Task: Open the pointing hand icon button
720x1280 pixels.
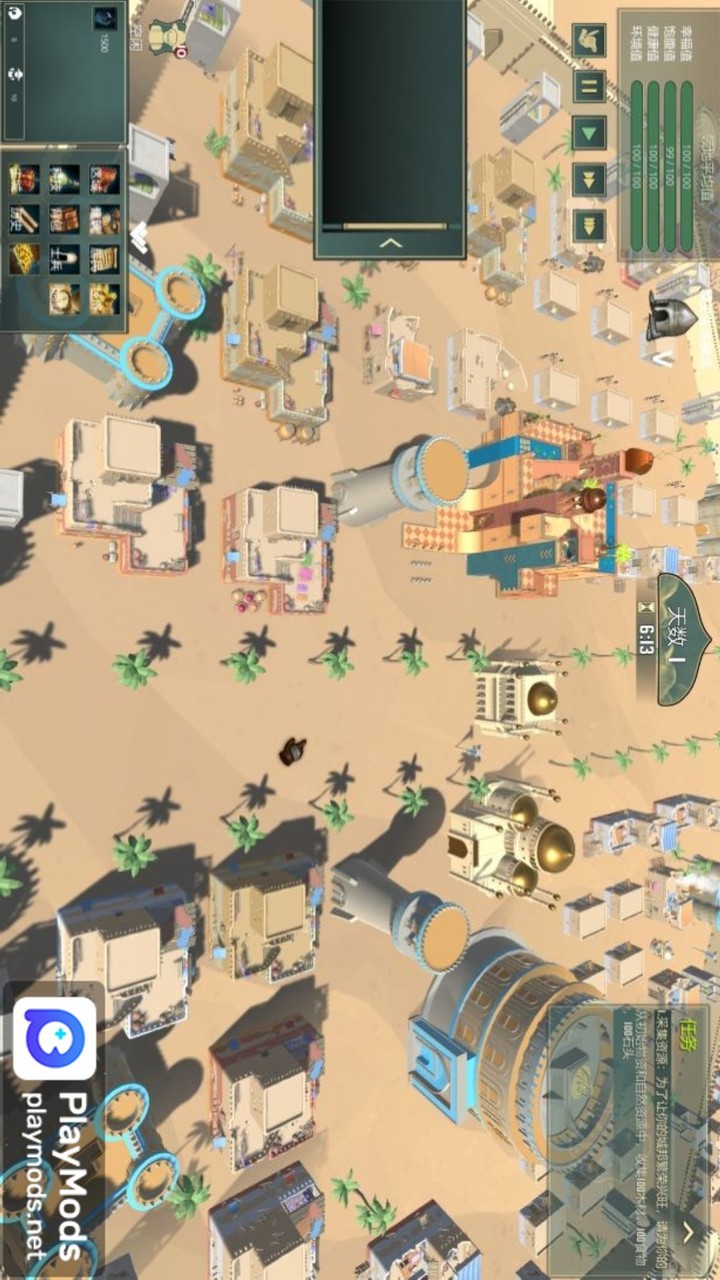Action: pyautogui.click(x=588, y=40)
